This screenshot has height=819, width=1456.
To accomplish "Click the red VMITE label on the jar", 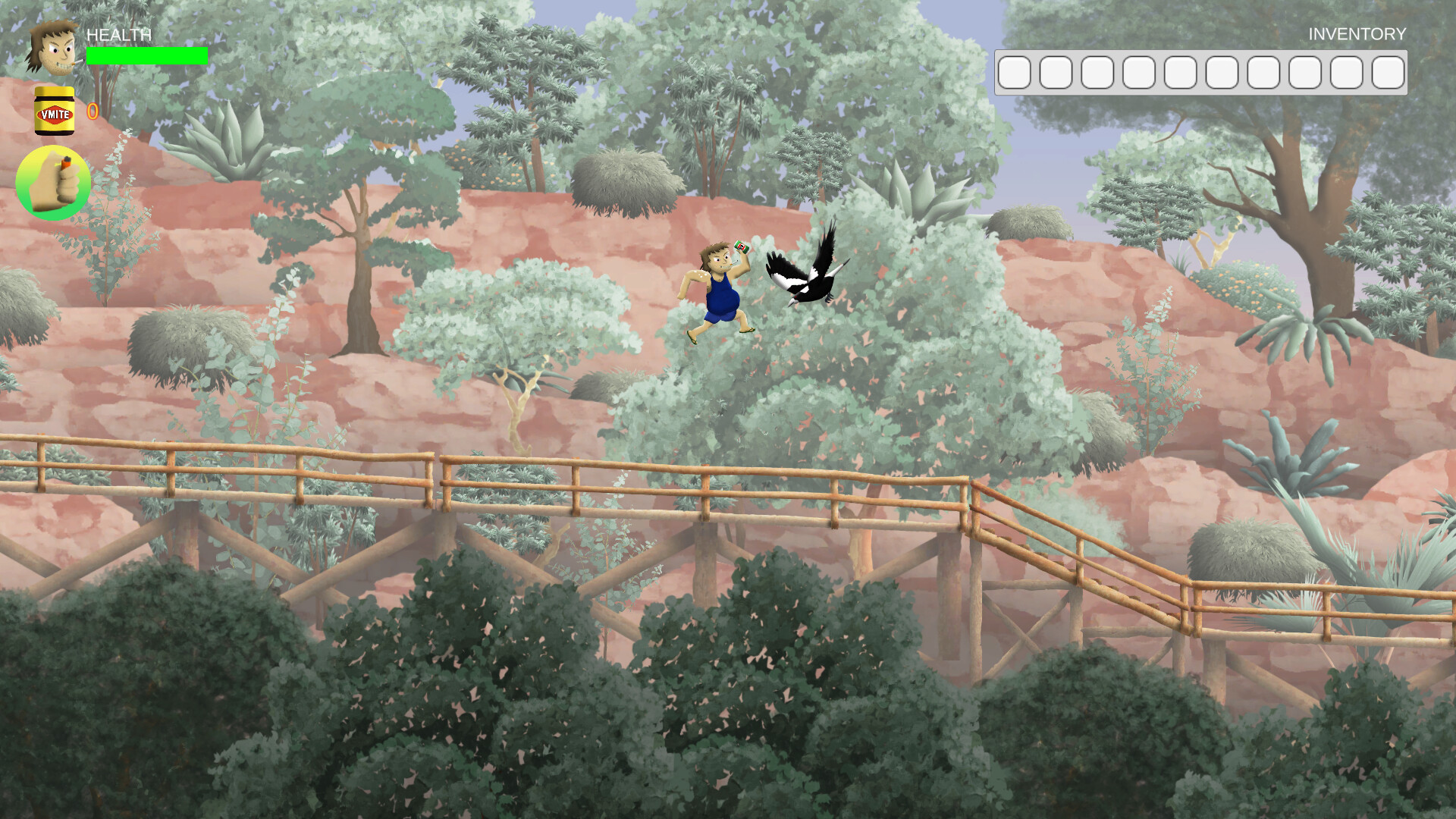I will (54, 116).
